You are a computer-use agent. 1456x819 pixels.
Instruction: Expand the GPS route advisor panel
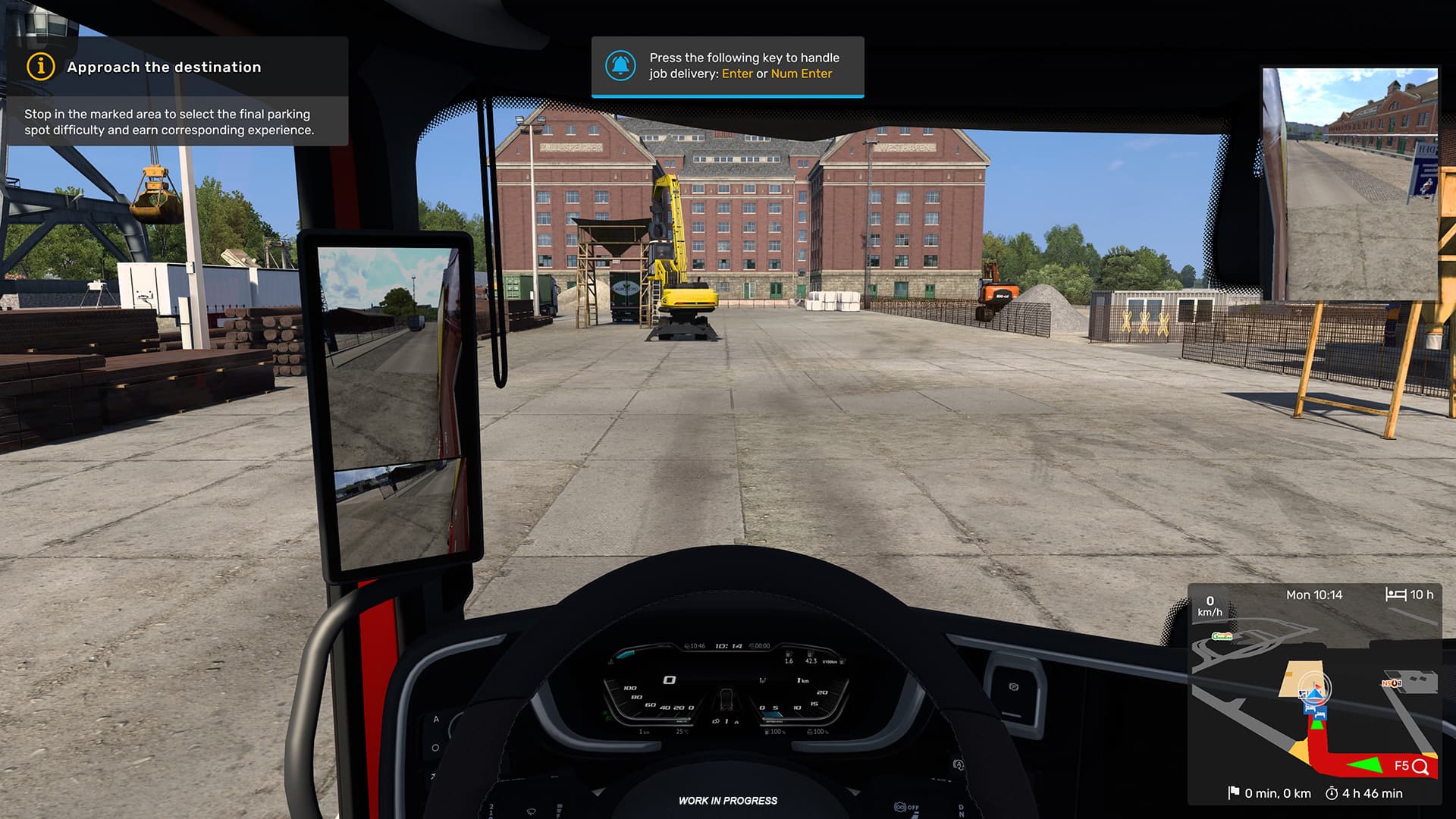[x=1323, y=595]
